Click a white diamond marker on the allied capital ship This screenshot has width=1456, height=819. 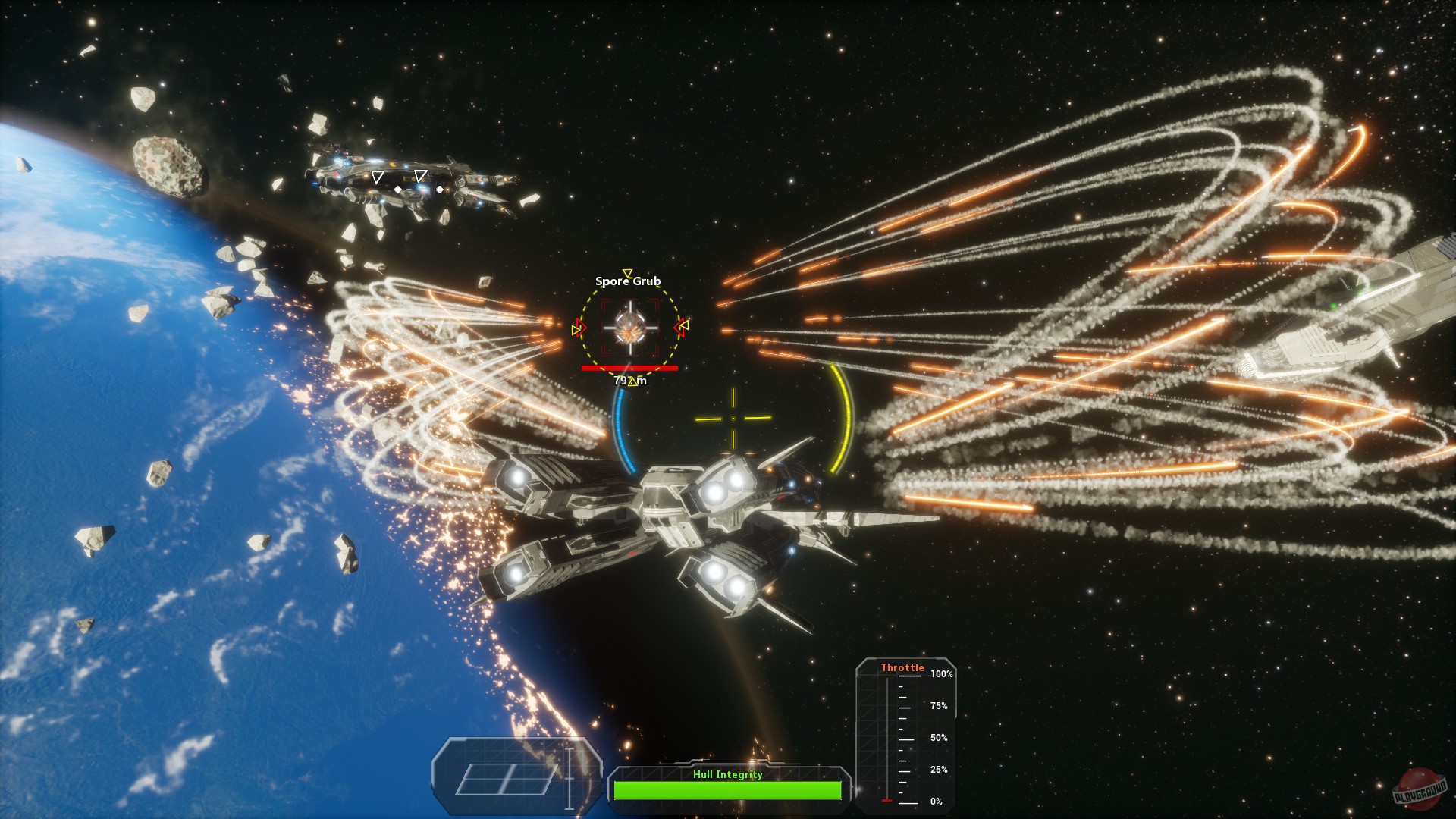coord(398,190)
